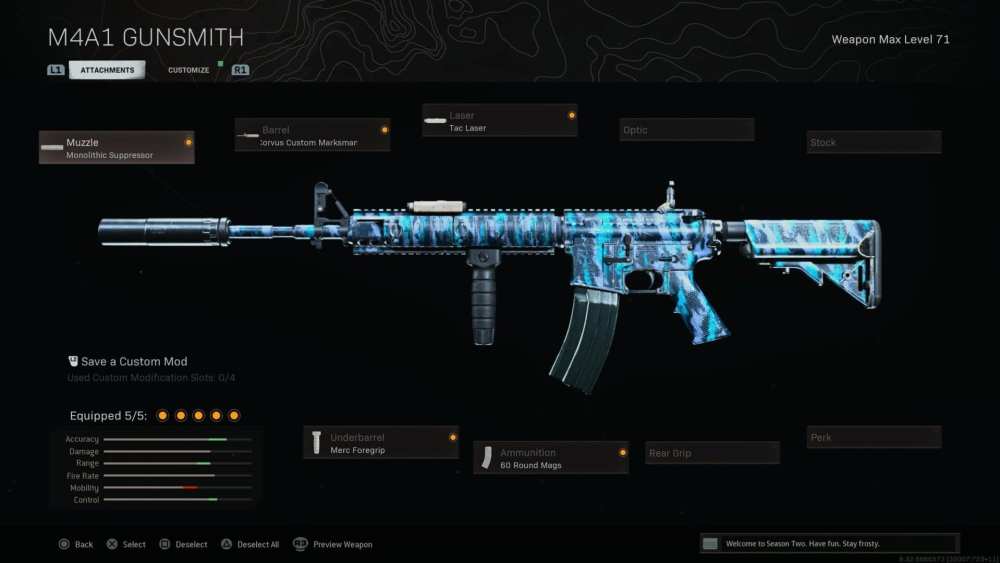Image resolution: width=1000 pixels, height=563 pixels.
Task: Choose the Ammunition 60 Round Mags slot
Action: click(551, 458)
